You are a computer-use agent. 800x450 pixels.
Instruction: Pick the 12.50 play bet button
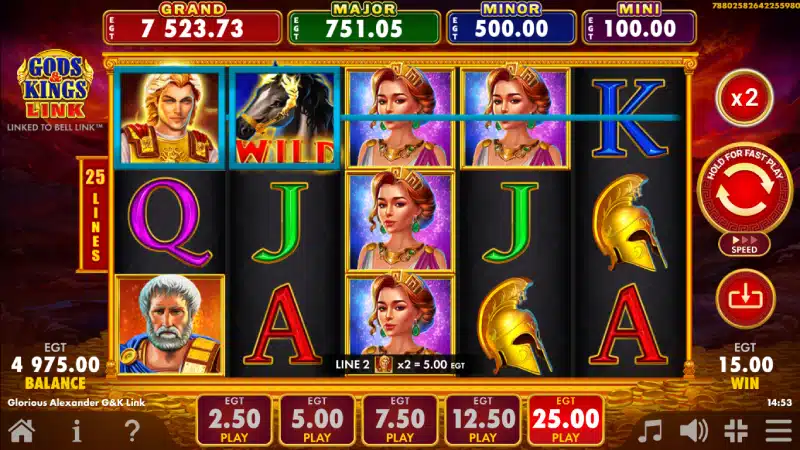tap(483, 420)
